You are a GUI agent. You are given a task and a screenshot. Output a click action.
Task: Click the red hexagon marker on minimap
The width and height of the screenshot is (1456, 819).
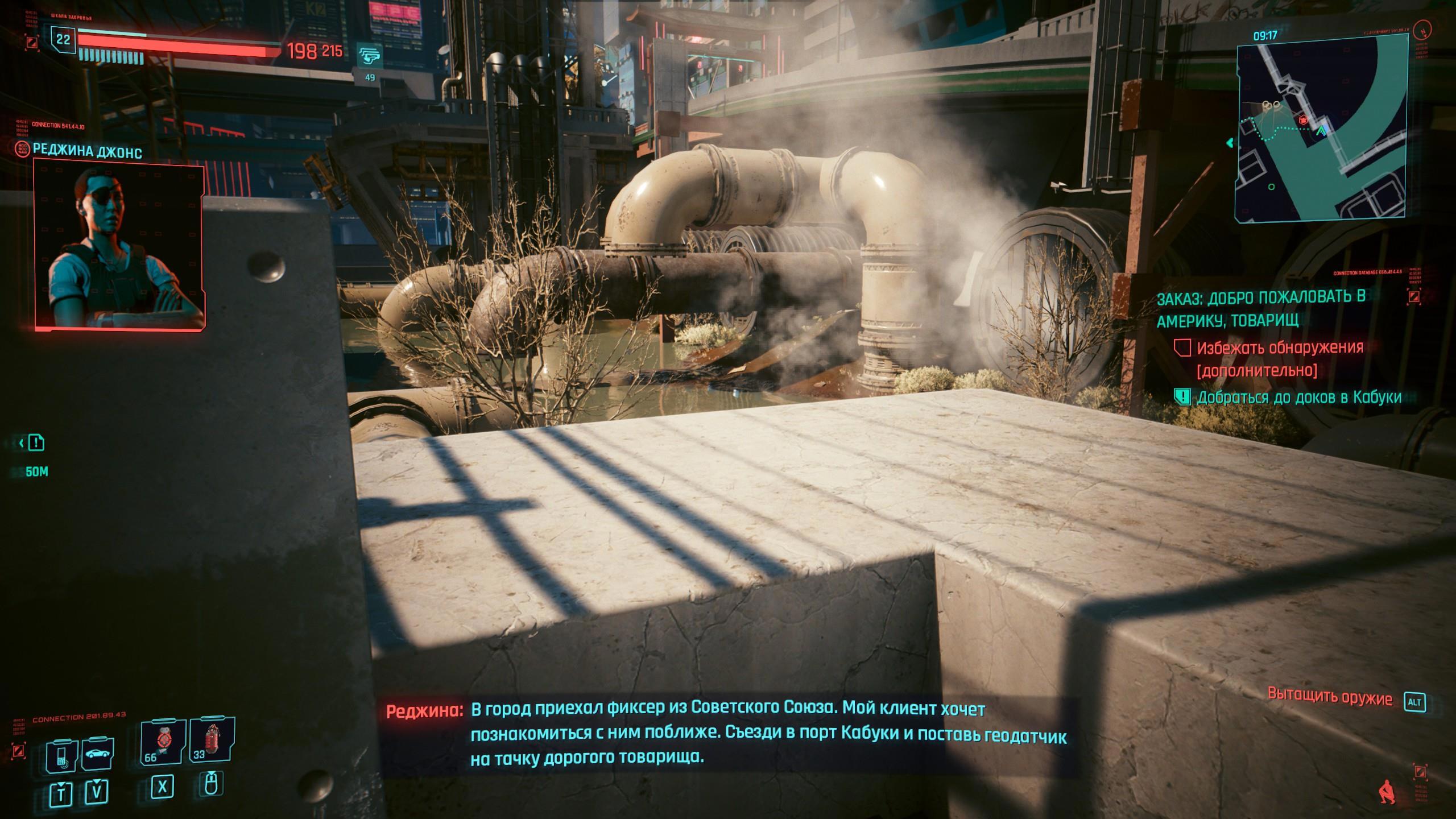[1304, 120]
